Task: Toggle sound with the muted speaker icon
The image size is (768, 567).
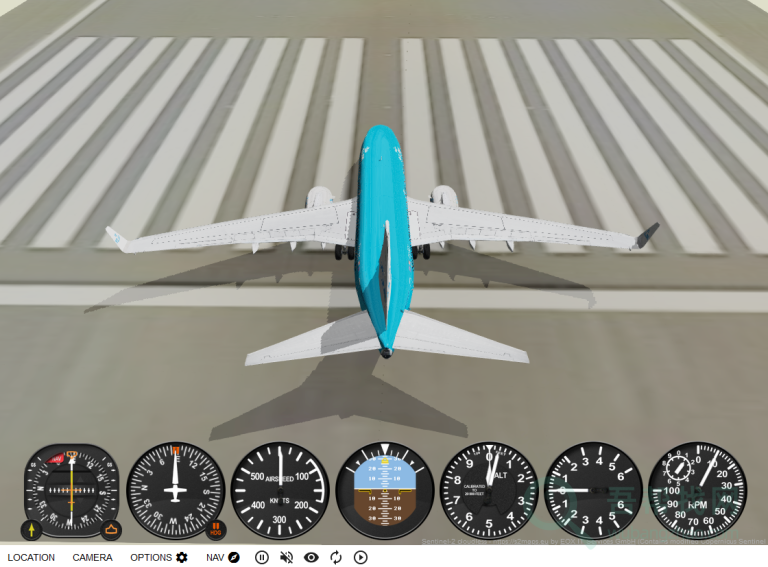Action: pyautogui.click(x=287, y=557)
